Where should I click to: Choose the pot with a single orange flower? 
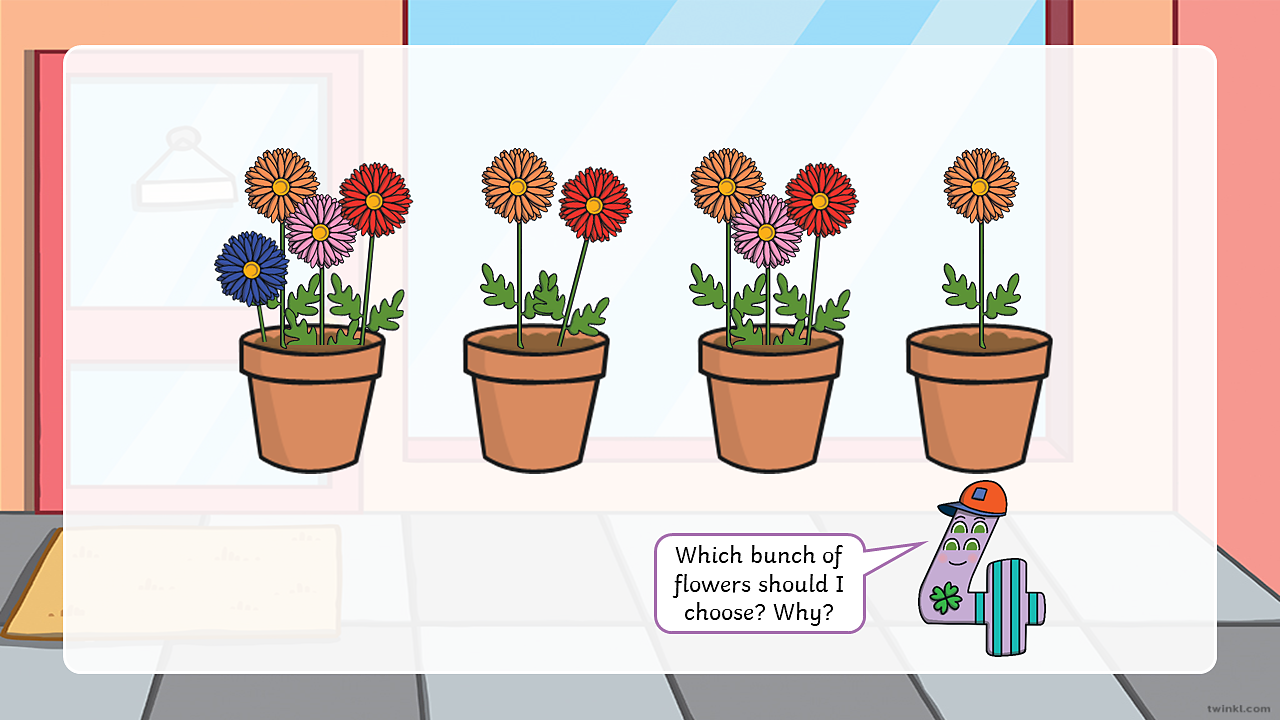979,400
